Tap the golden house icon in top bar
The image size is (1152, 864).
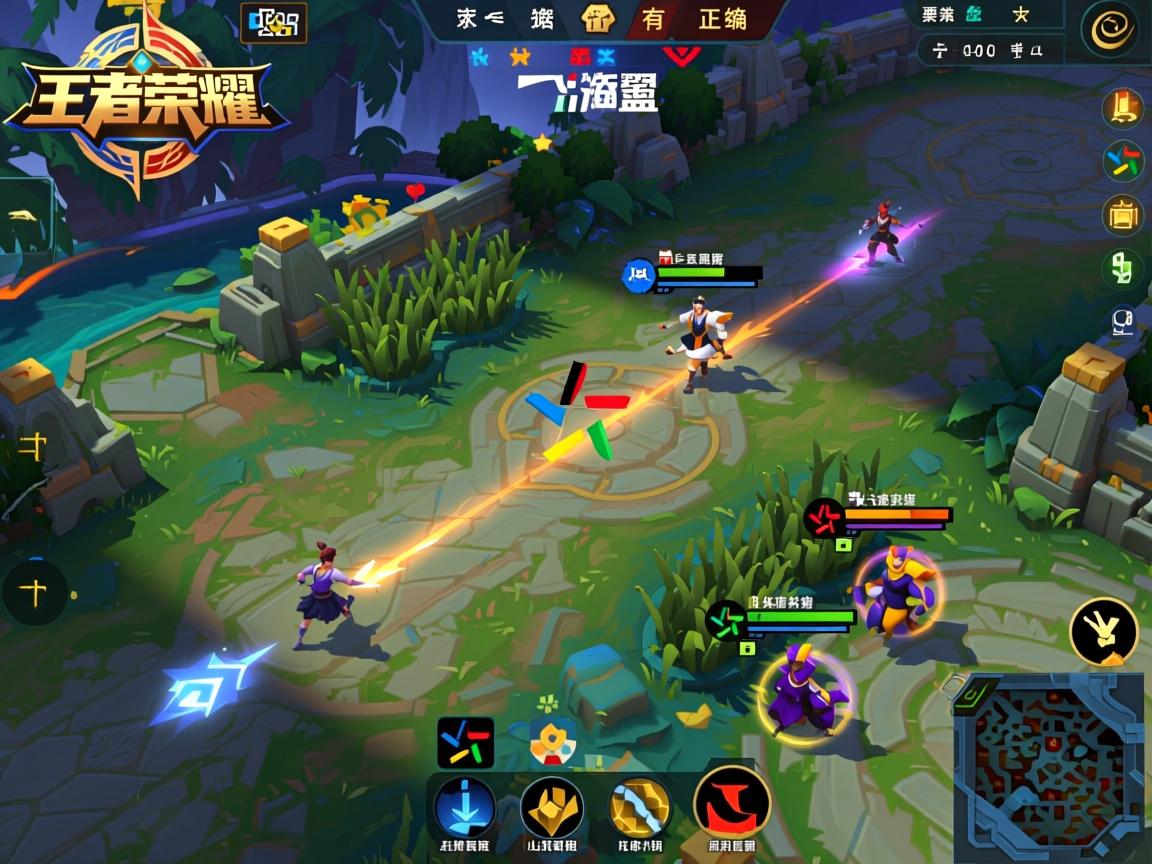[598, 19]
